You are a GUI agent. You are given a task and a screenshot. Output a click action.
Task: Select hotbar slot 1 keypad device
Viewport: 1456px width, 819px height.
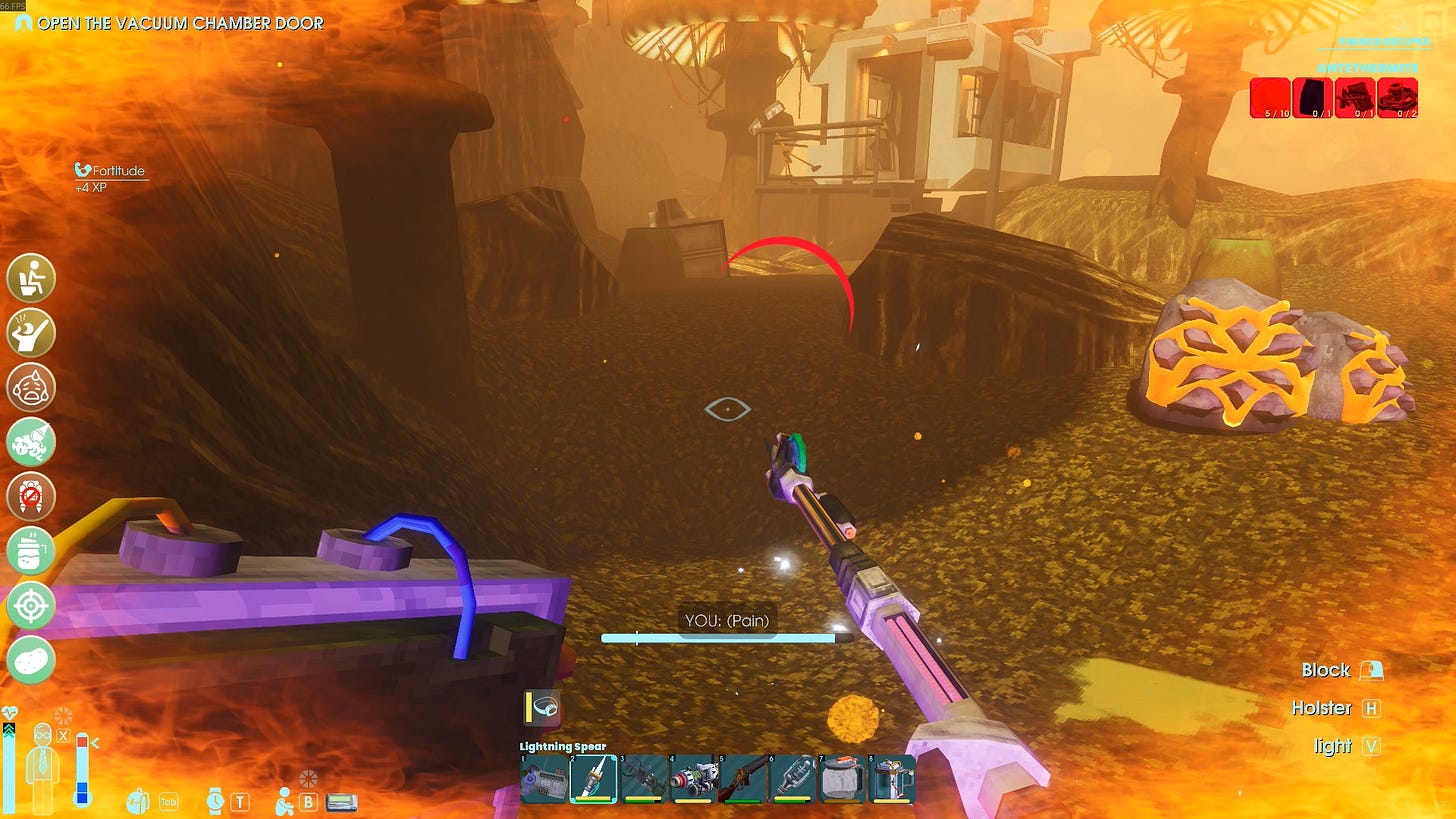[x=543, y=778]
